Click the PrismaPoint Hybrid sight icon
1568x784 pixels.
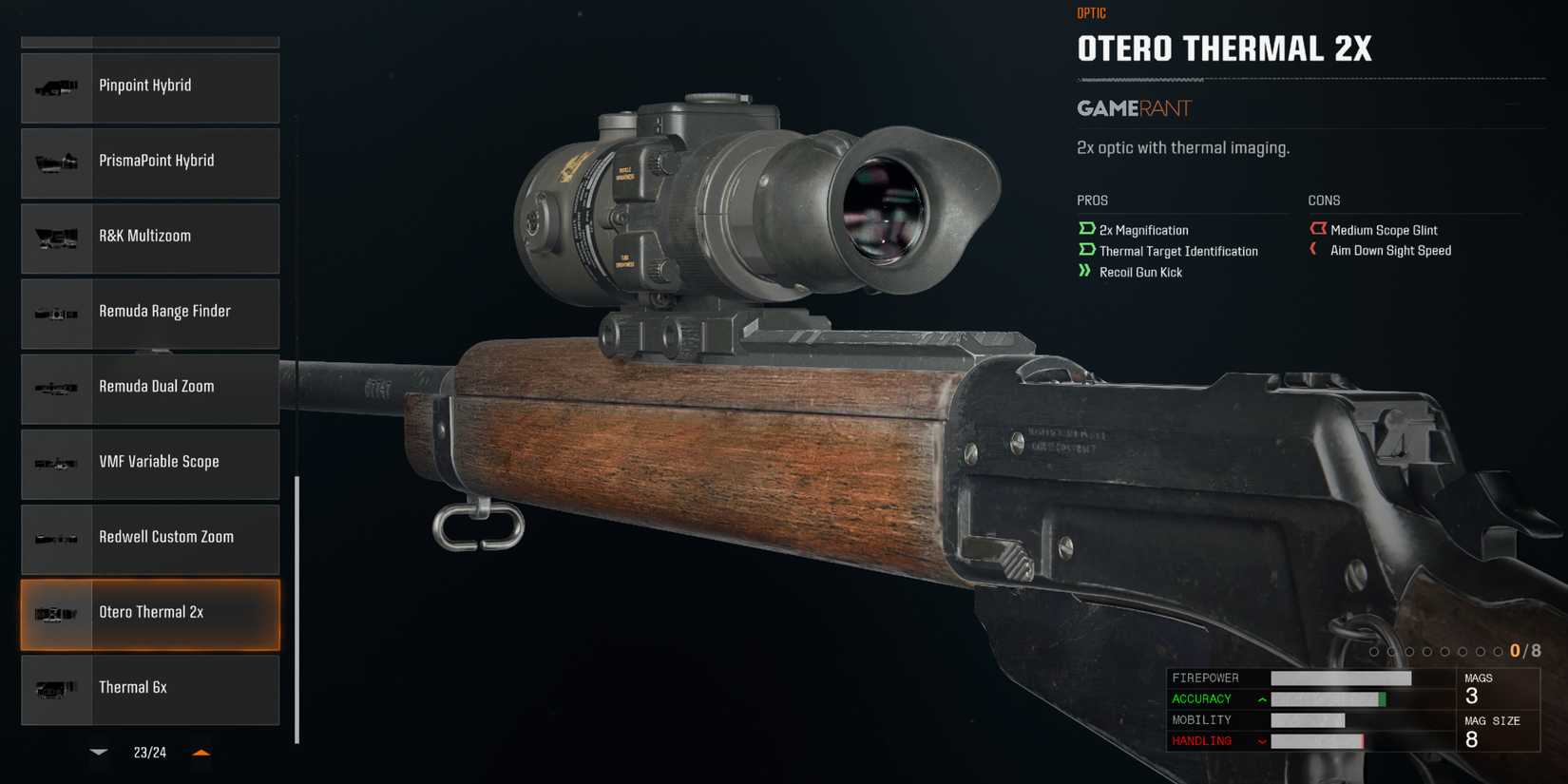tap(56, 163)
